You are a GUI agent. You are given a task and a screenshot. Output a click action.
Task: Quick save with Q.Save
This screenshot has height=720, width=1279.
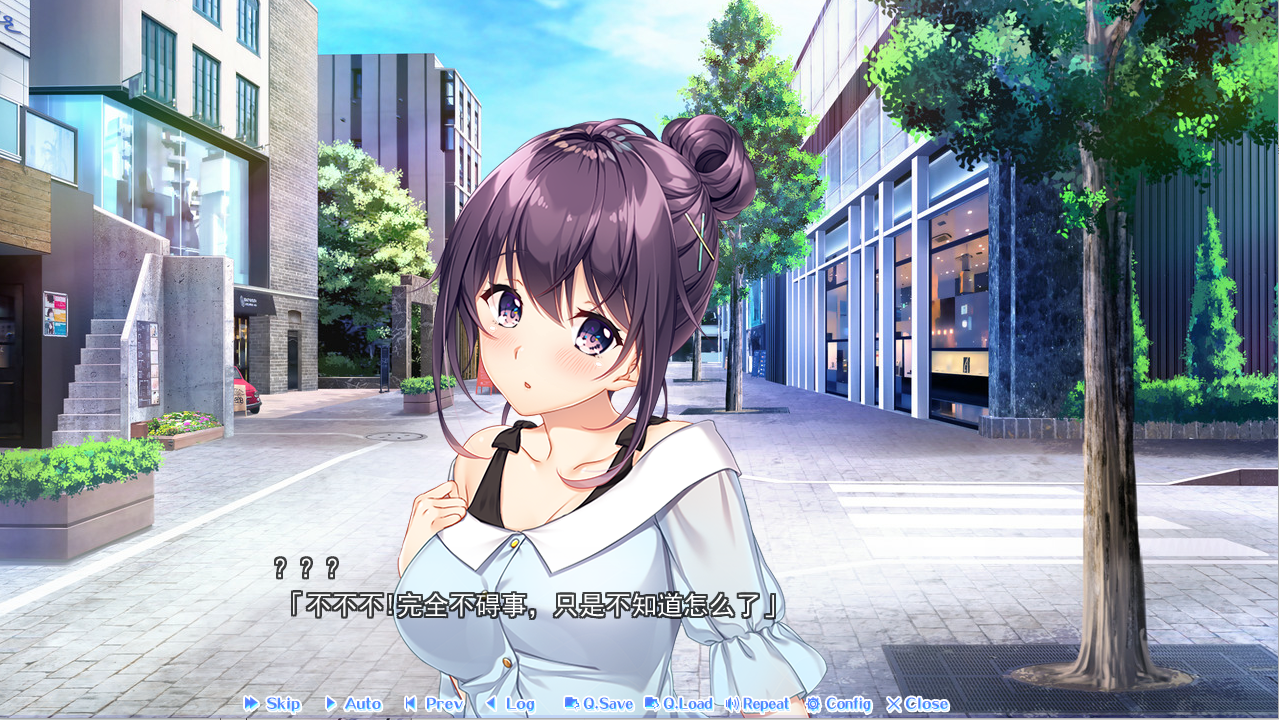(598, 704)
